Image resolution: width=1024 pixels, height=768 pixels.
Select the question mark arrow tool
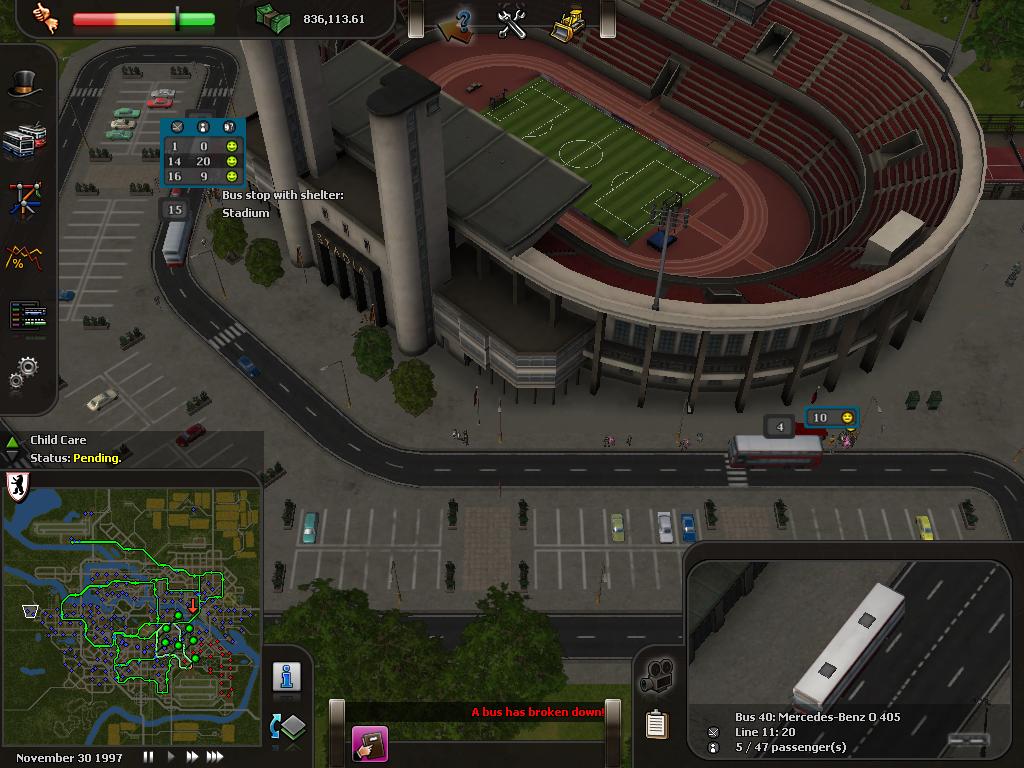click(457, 22)
